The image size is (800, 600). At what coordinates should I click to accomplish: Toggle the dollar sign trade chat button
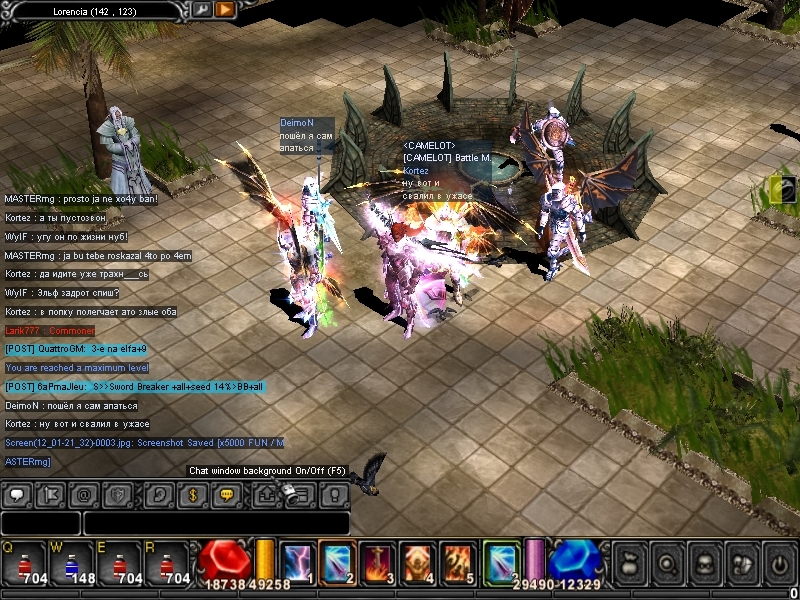point(194,494)
